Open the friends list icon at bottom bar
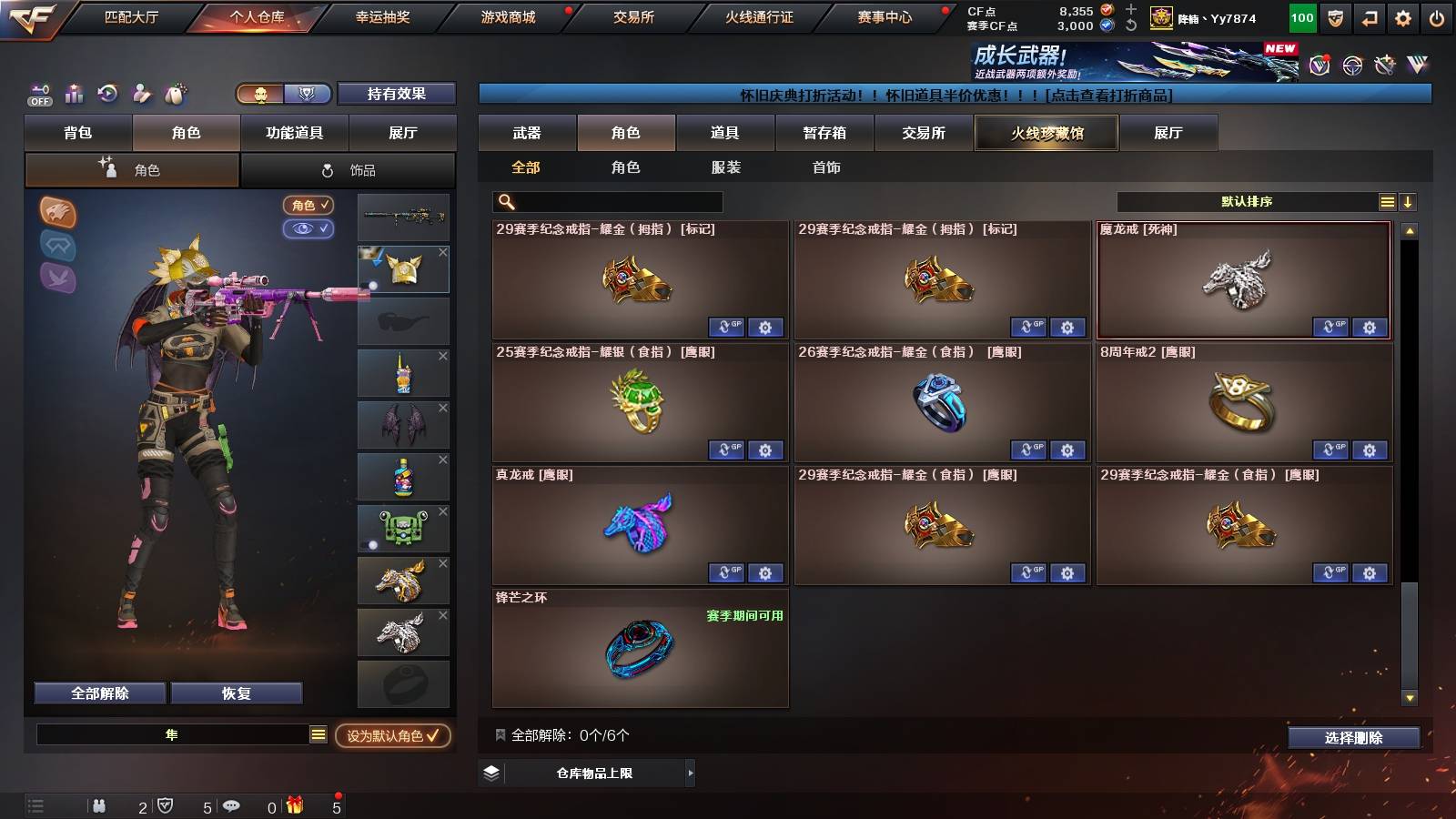Image resolution: width=1456 pixels, height=819 pixels. [x=98, y=806]
